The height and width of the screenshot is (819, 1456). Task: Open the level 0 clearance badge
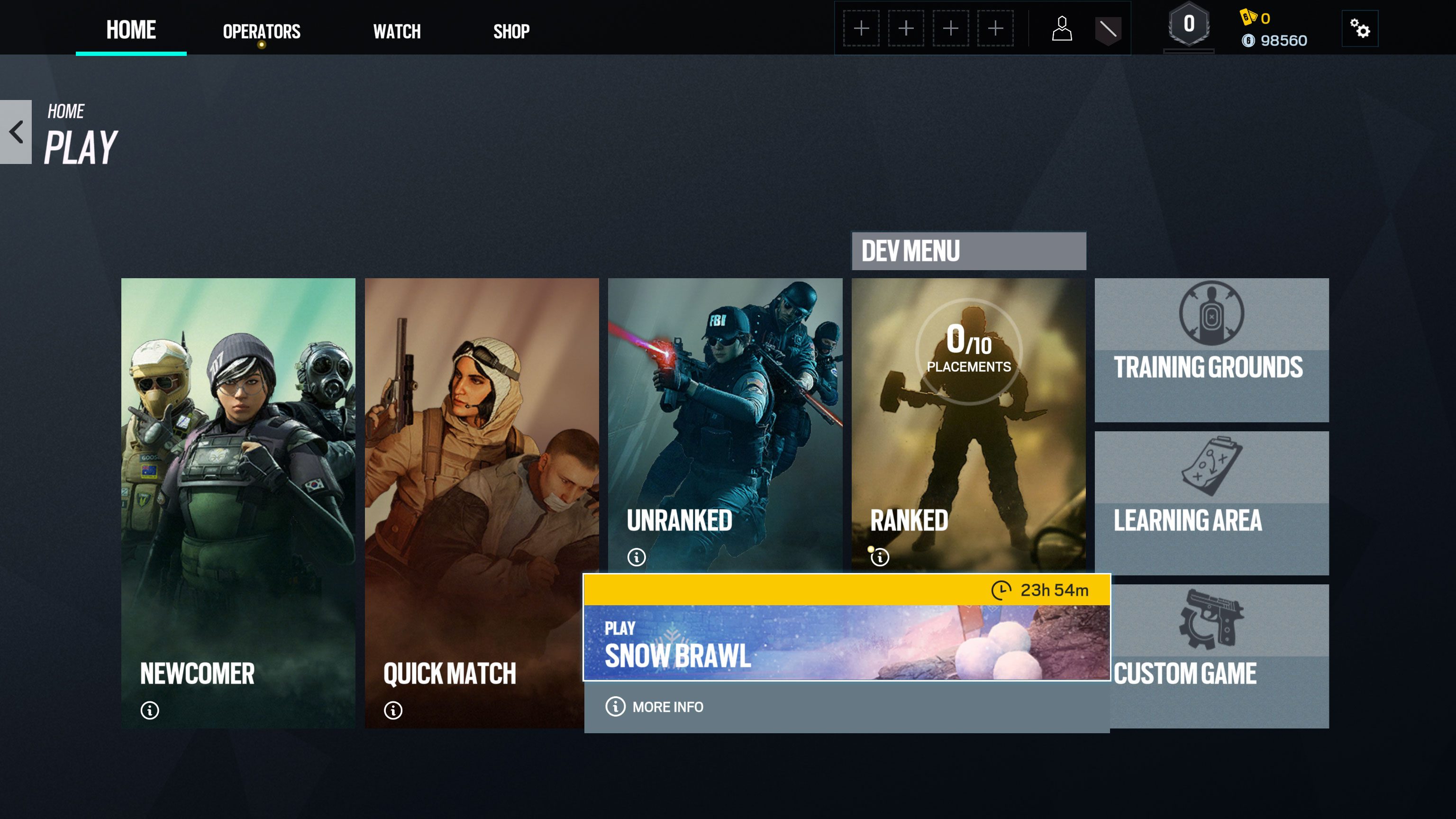click(x=1189, y=26)
